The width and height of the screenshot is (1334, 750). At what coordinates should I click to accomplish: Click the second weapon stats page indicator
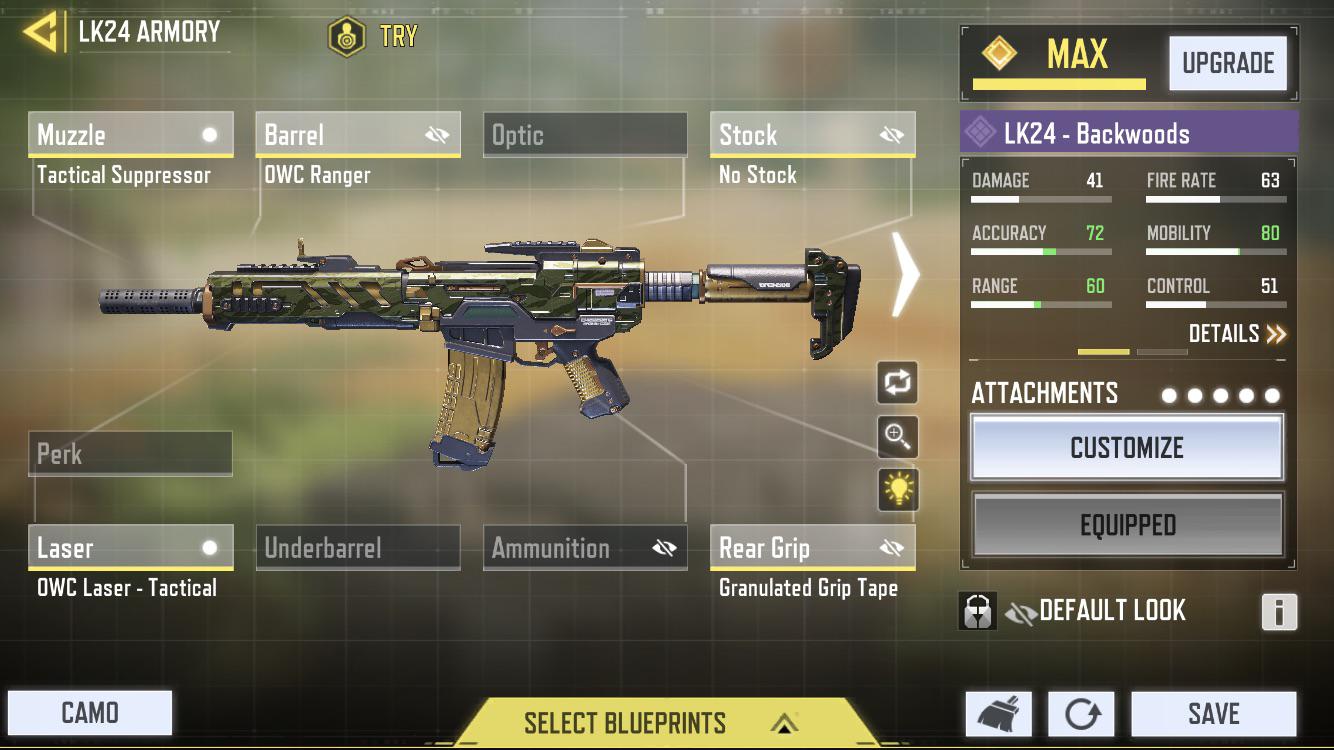pyautogui.click(x=1160, y=352)
